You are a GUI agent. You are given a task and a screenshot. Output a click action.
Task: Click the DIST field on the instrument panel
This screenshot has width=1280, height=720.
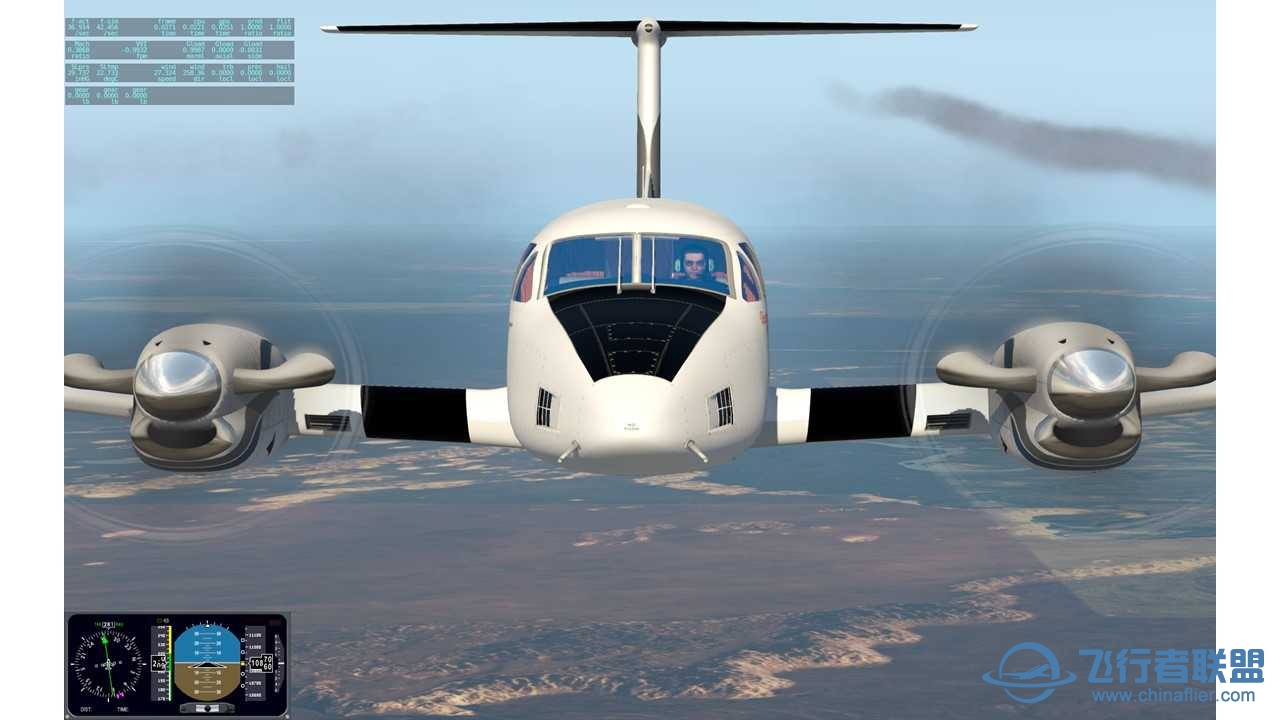click(87, 709)
